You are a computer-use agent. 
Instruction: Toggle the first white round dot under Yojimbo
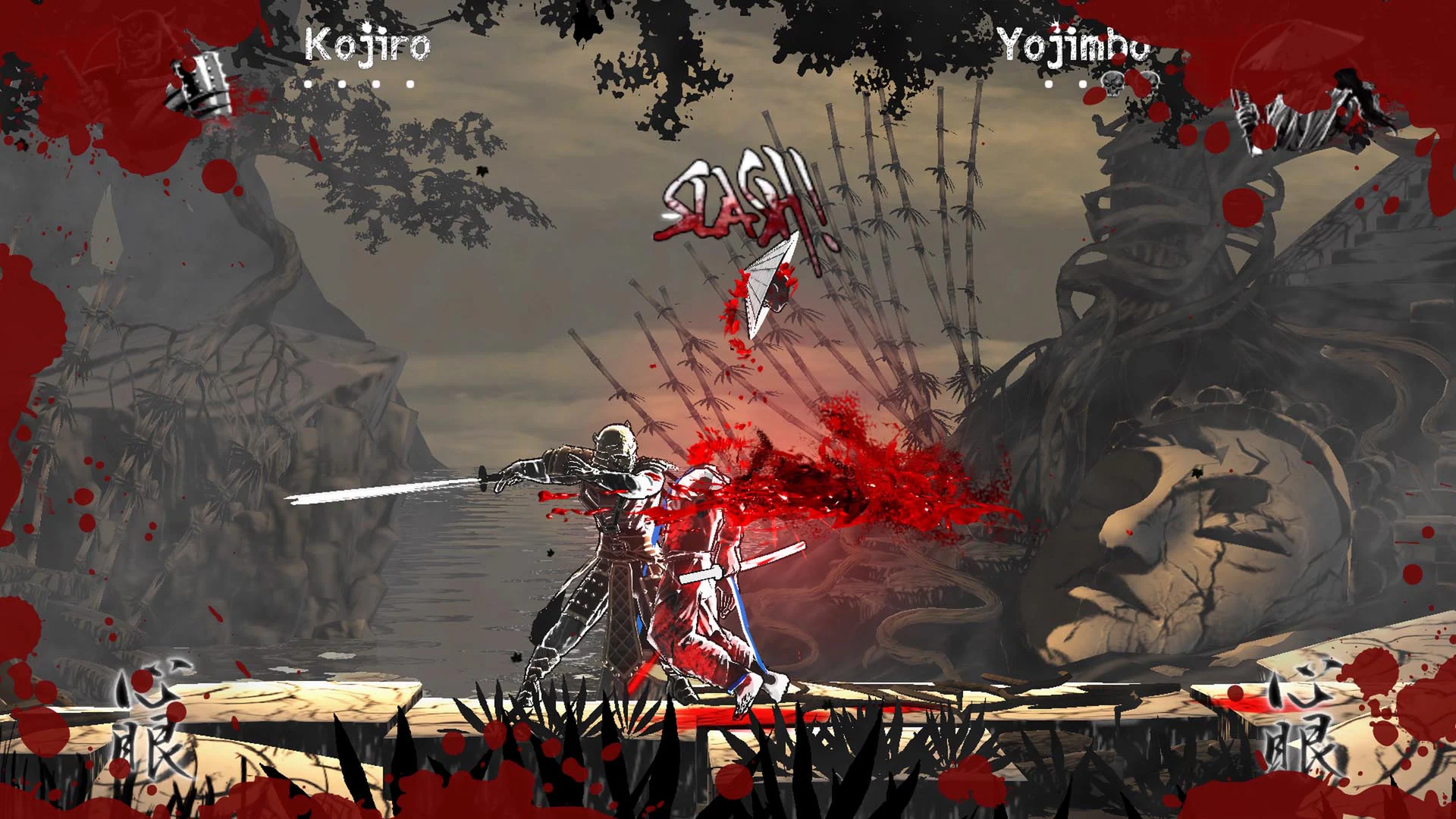coord(1048,85)
